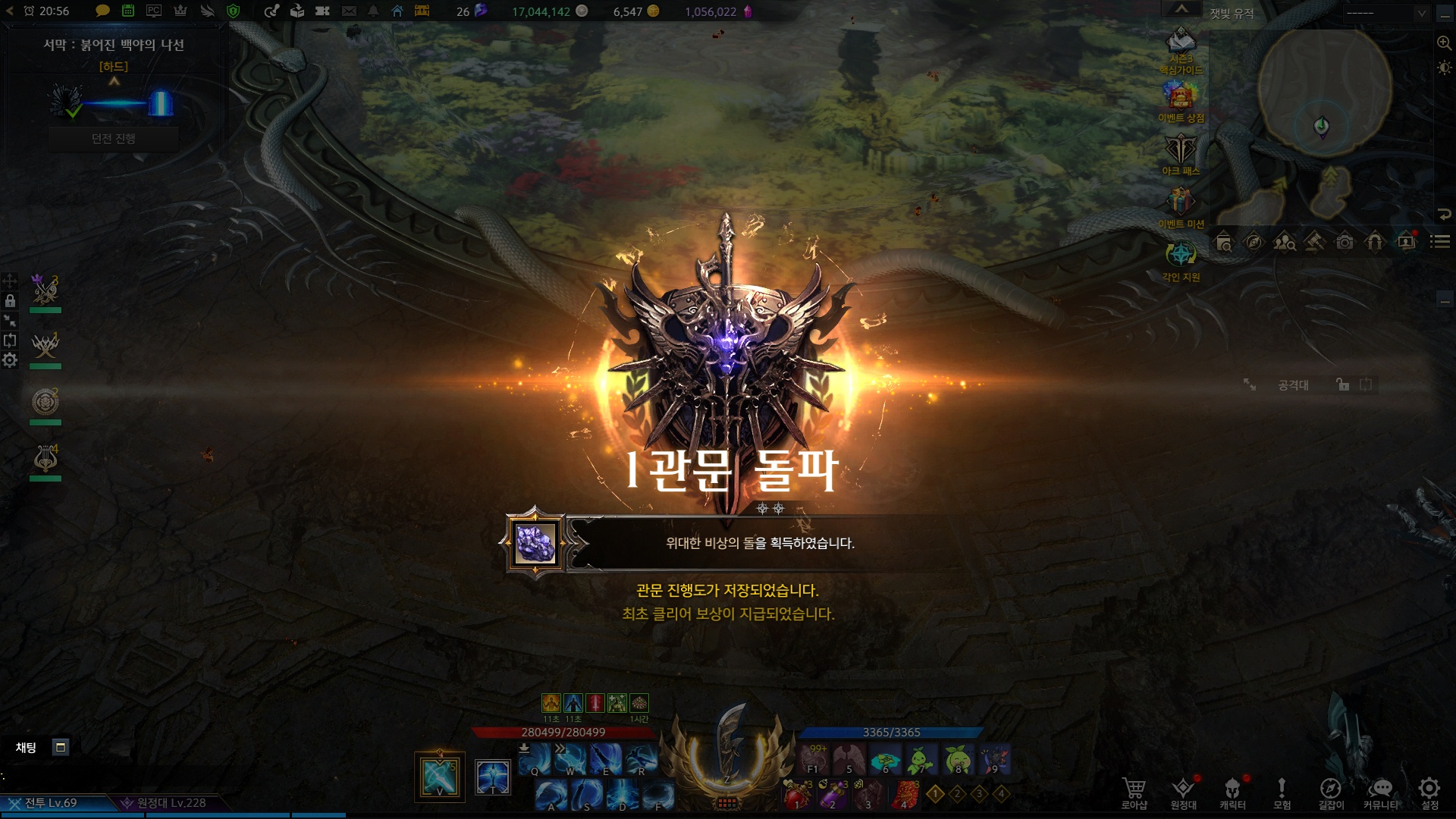Open the mail envelope icon
Viewport: 1456px width, 819px height.
click(349, 11)
